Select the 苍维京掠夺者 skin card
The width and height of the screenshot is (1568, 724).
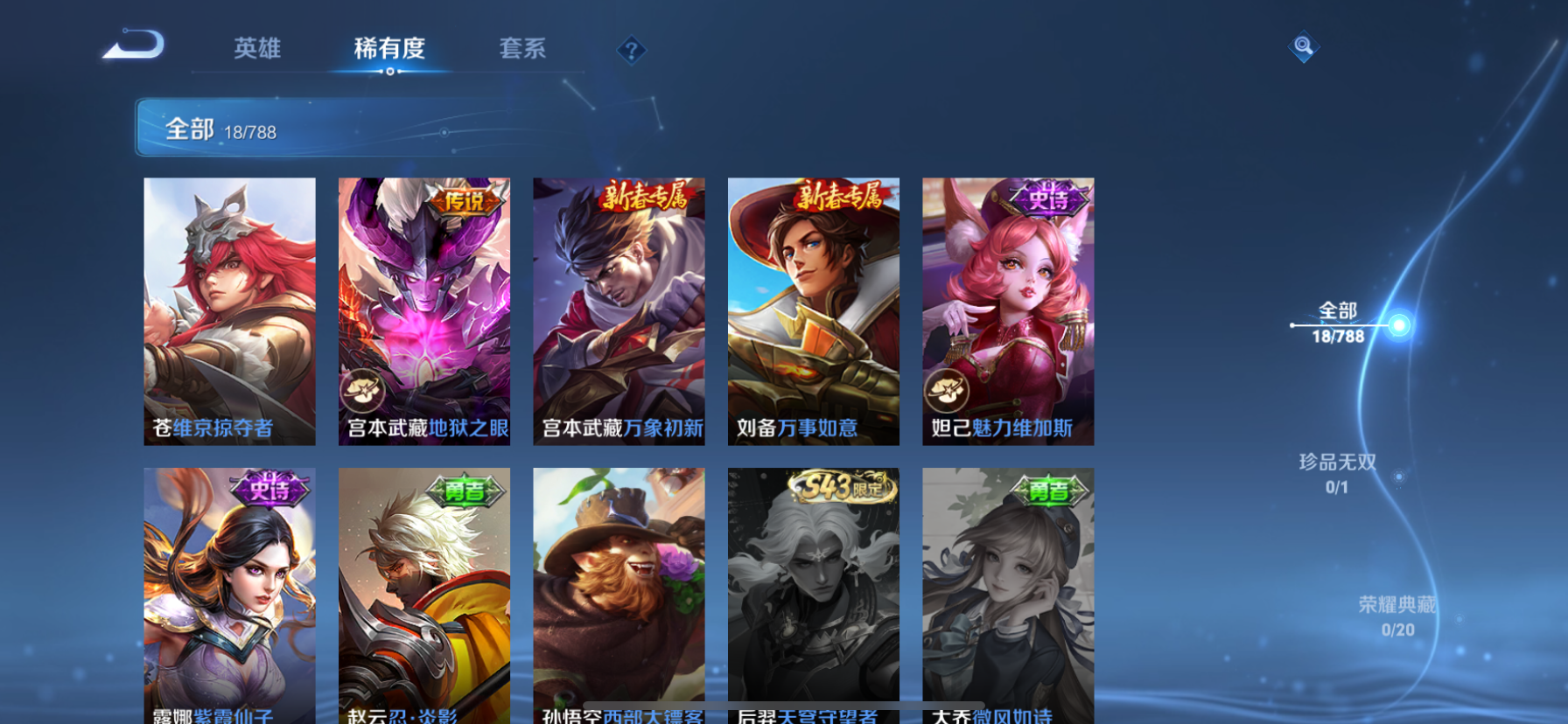pyautogui.click(x=229, y=310)
